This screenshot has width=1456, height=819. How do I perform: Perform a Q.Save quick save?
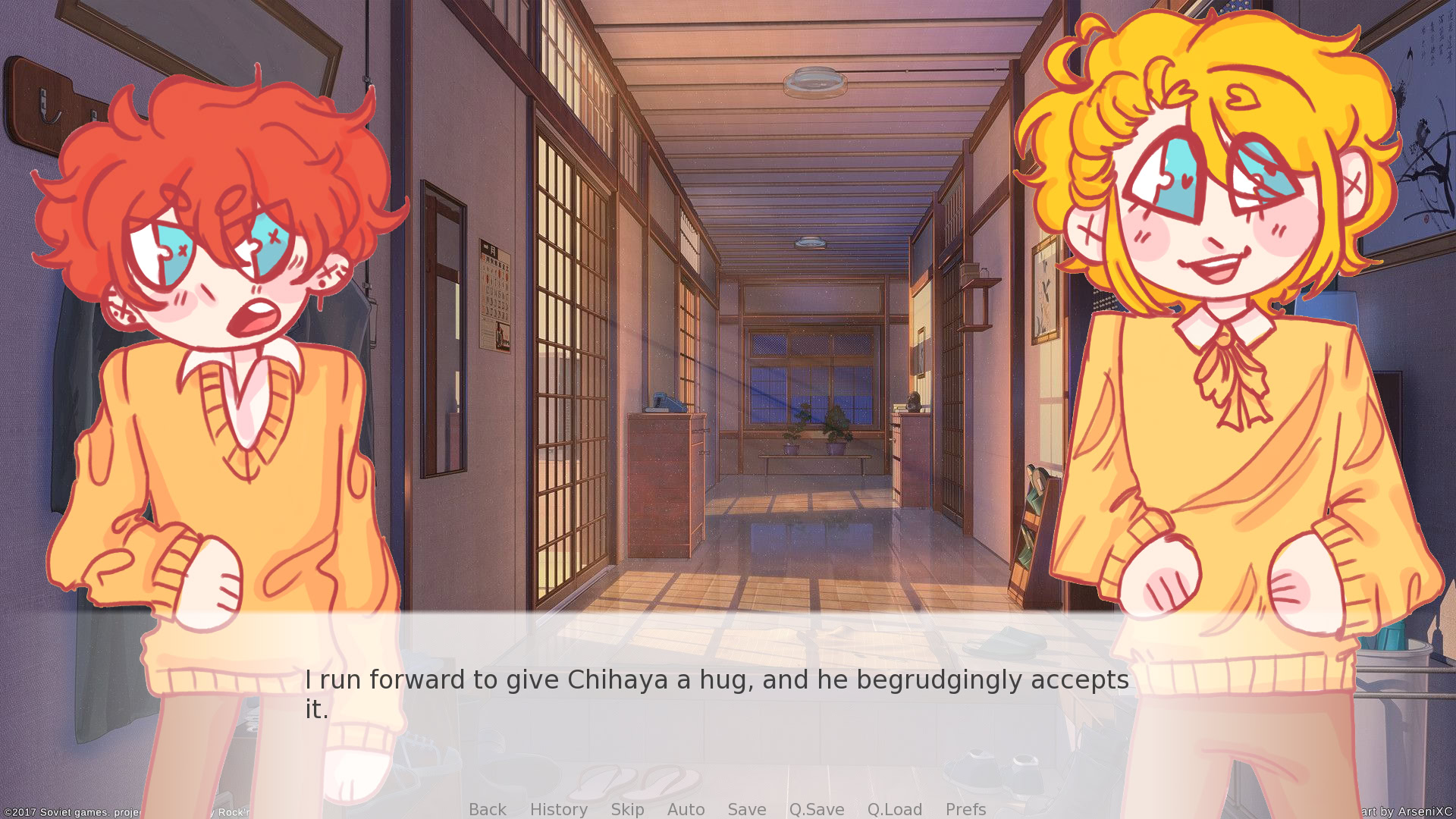816,810
